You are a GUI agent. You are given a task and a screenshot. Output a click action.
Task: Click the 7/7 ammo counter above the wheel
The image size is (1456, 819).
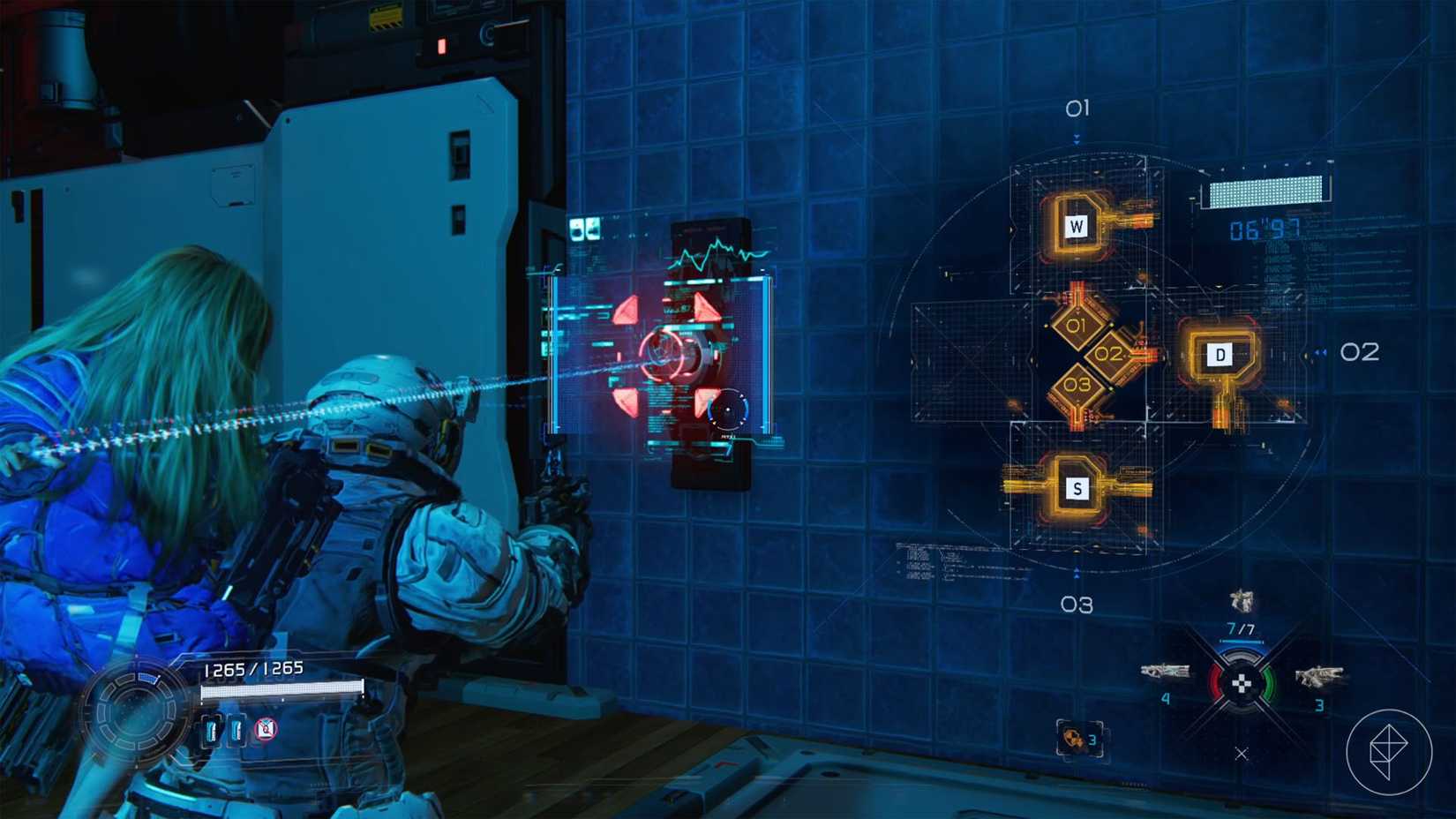click(x=1244, y=627)
